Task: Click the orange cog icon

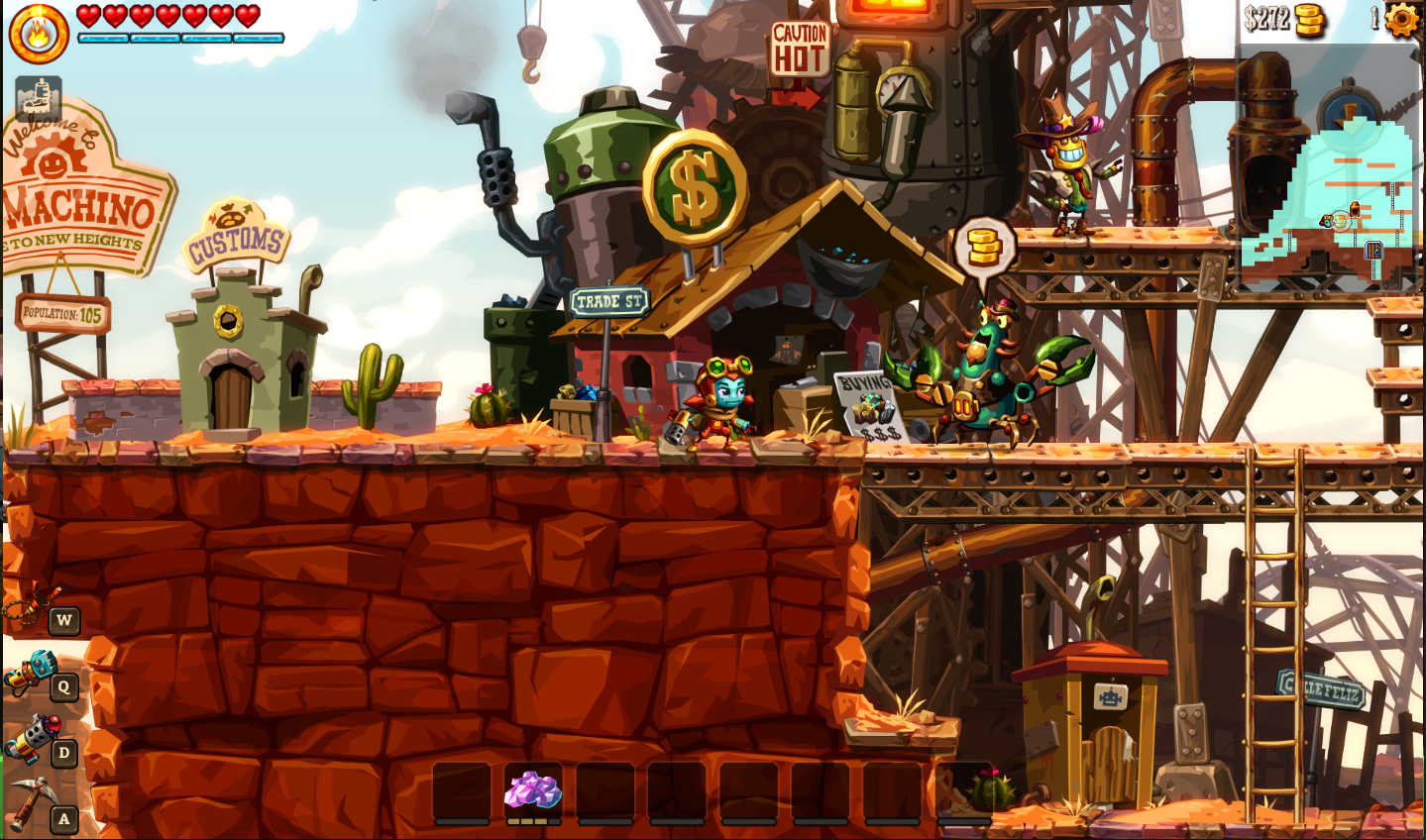Action: pos(1401,19)
